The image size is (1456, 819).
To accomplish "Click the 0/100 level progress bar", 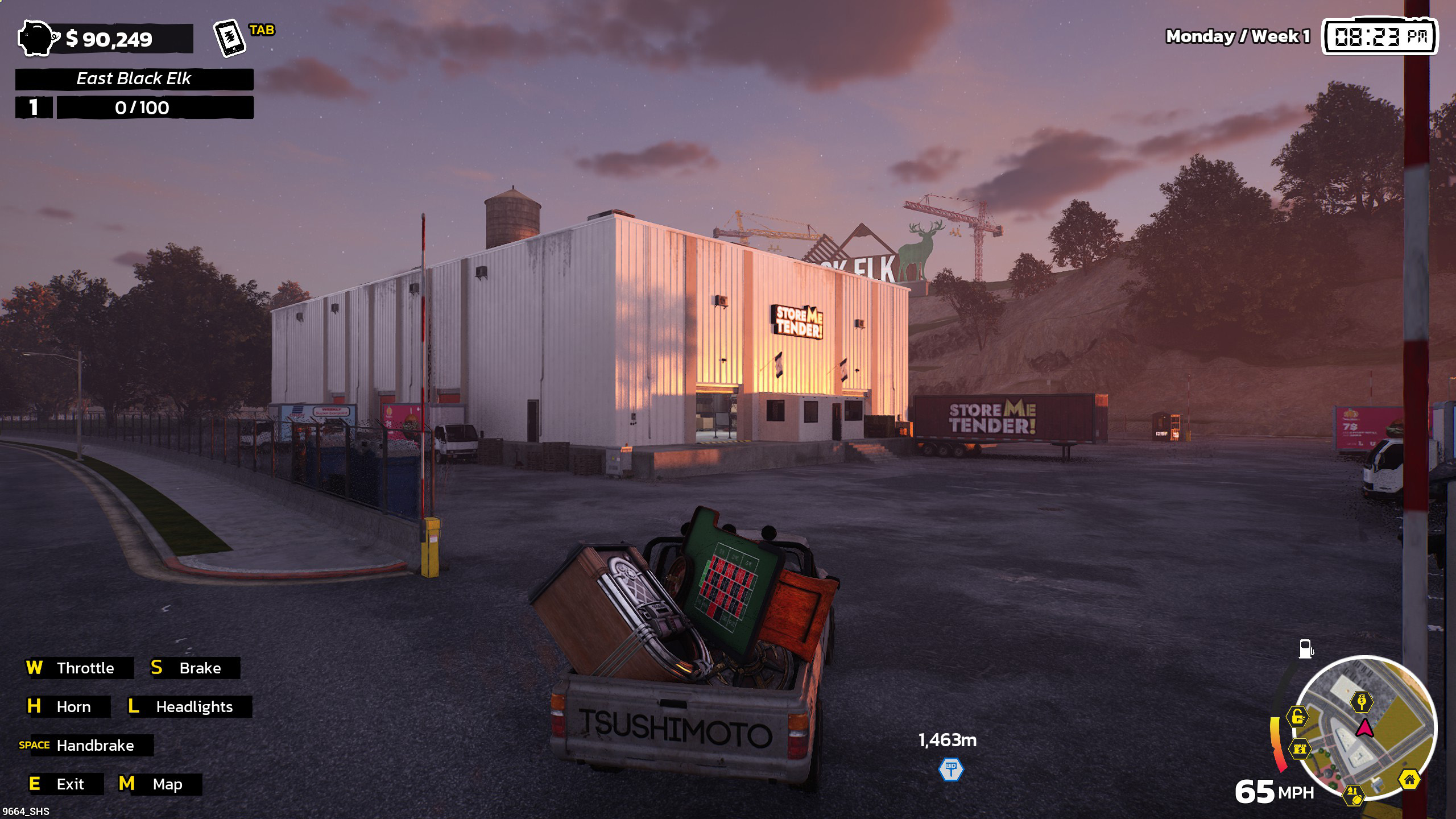I will click(x=155, y=107).
